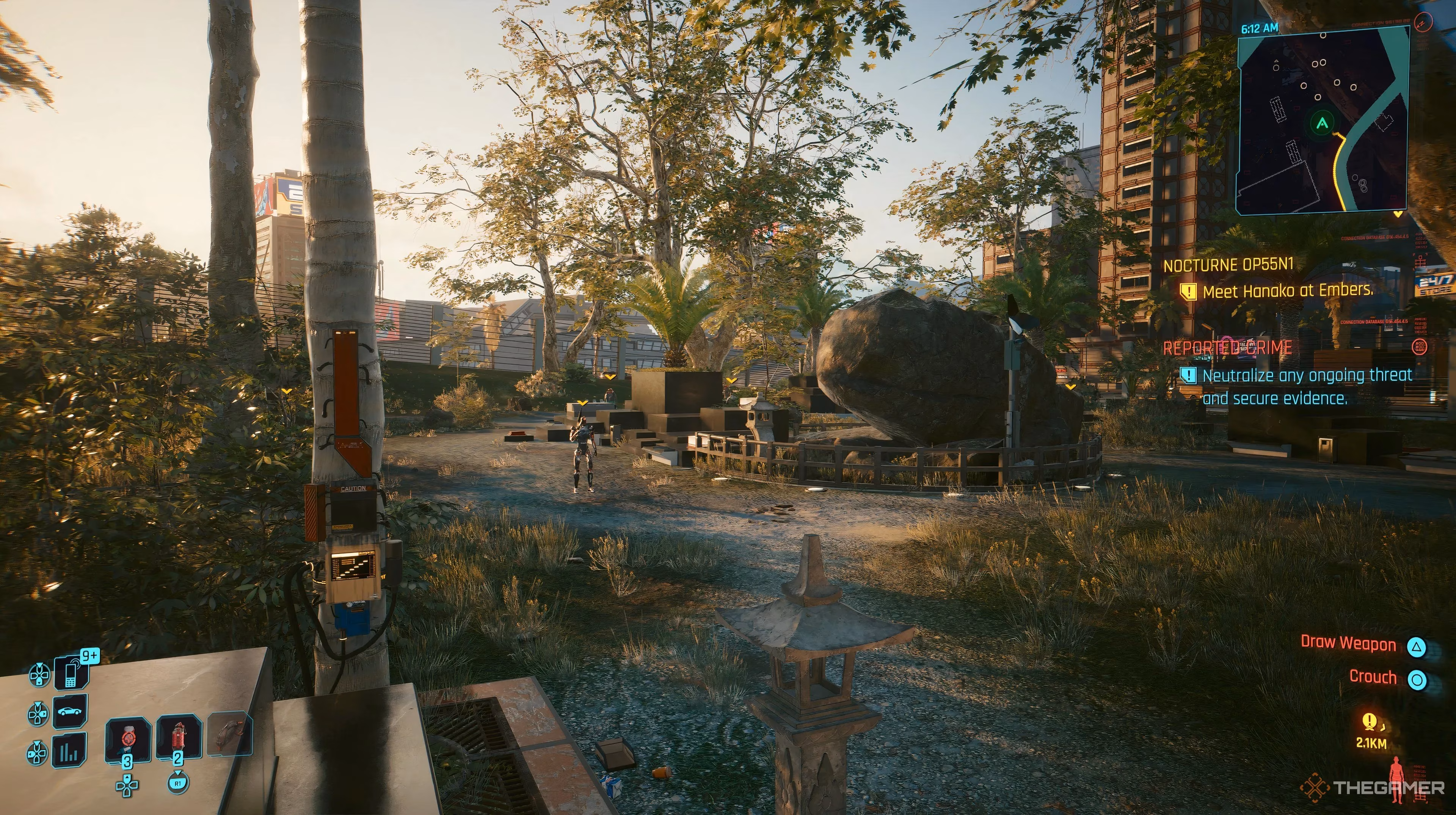
Task: Open the radio bars icon slot
Action: 71,751
